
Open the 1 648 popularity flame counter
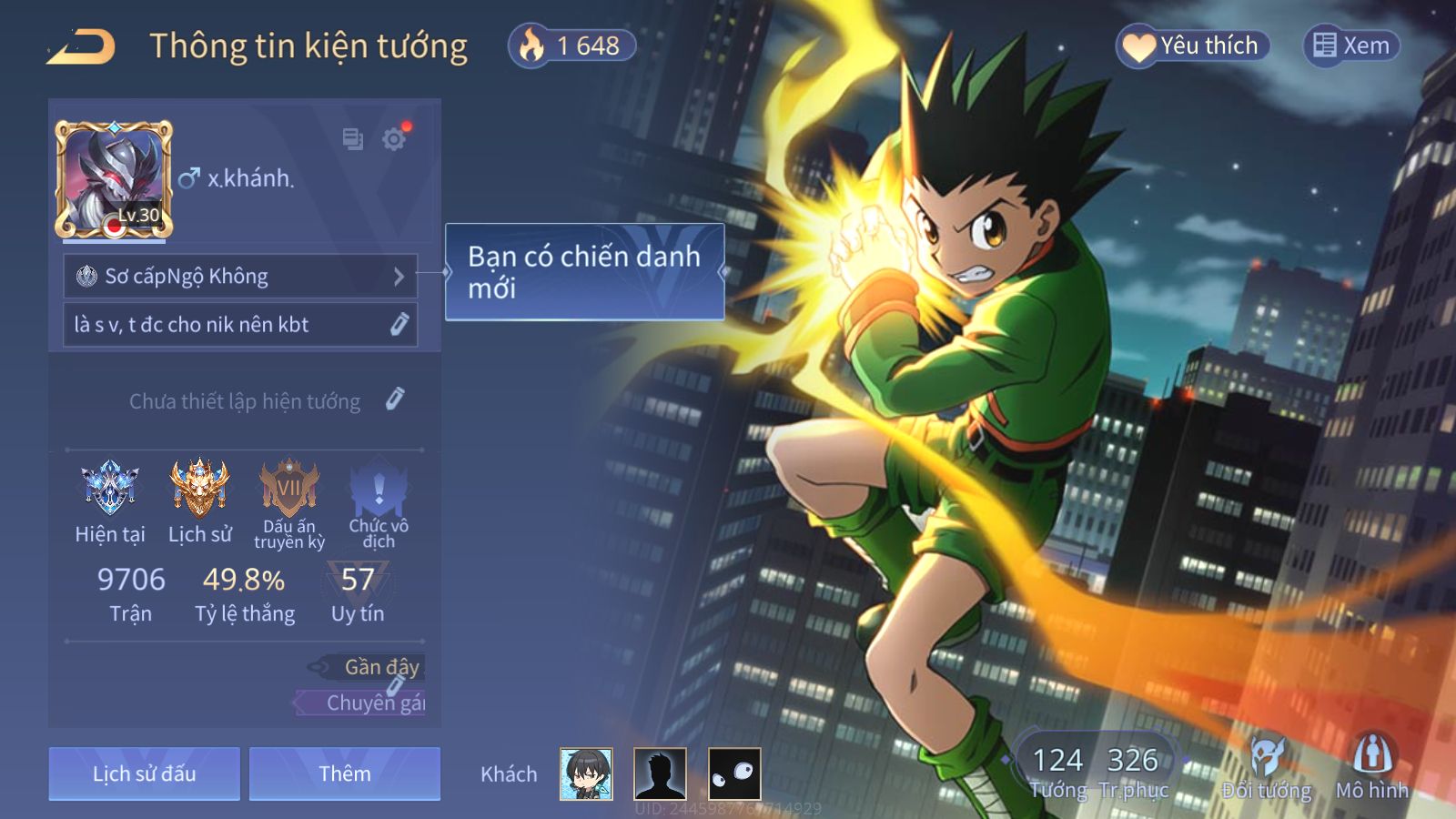click(572, 45)
